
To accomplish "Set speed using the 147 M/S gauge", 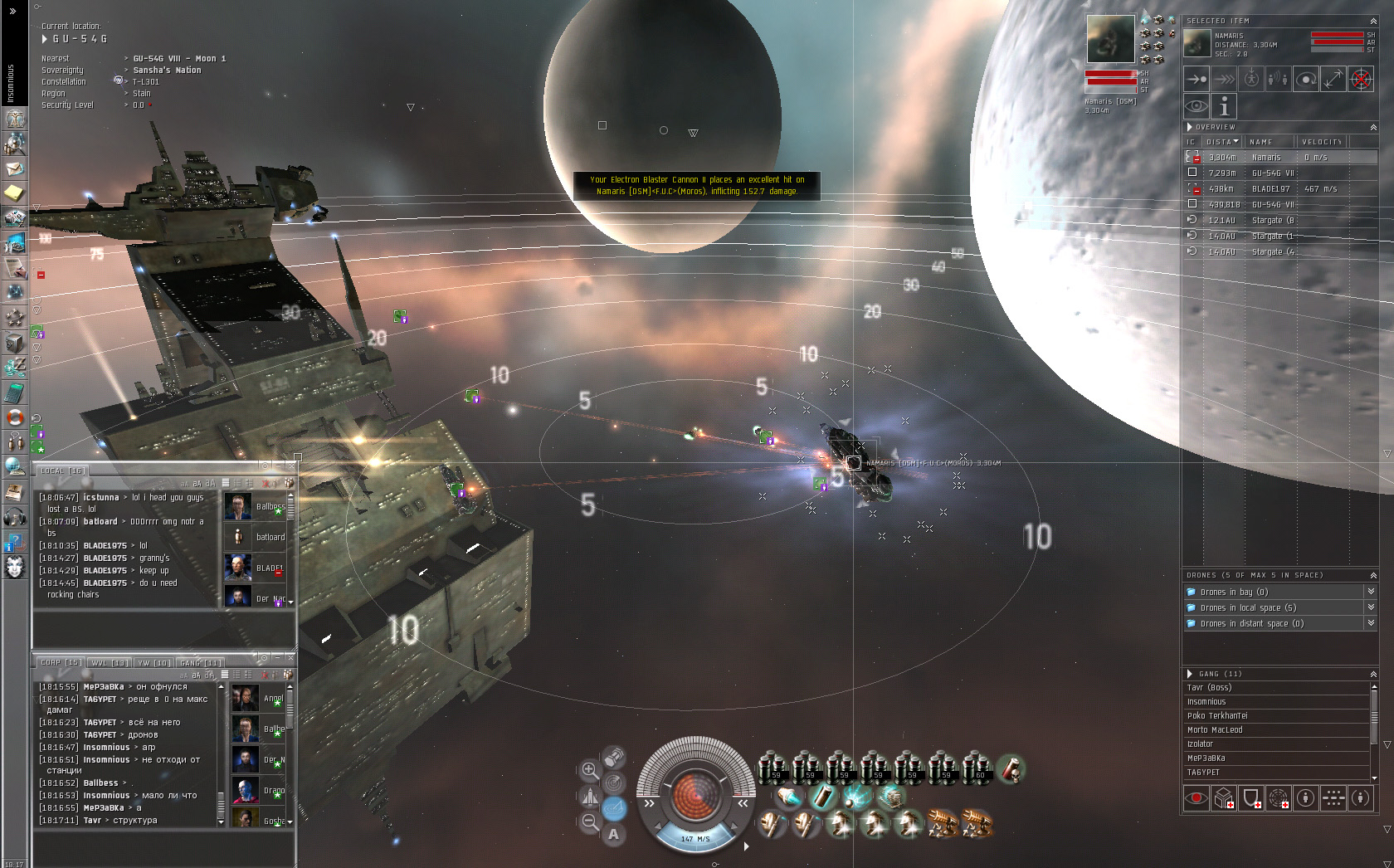I will coord(695,839).
